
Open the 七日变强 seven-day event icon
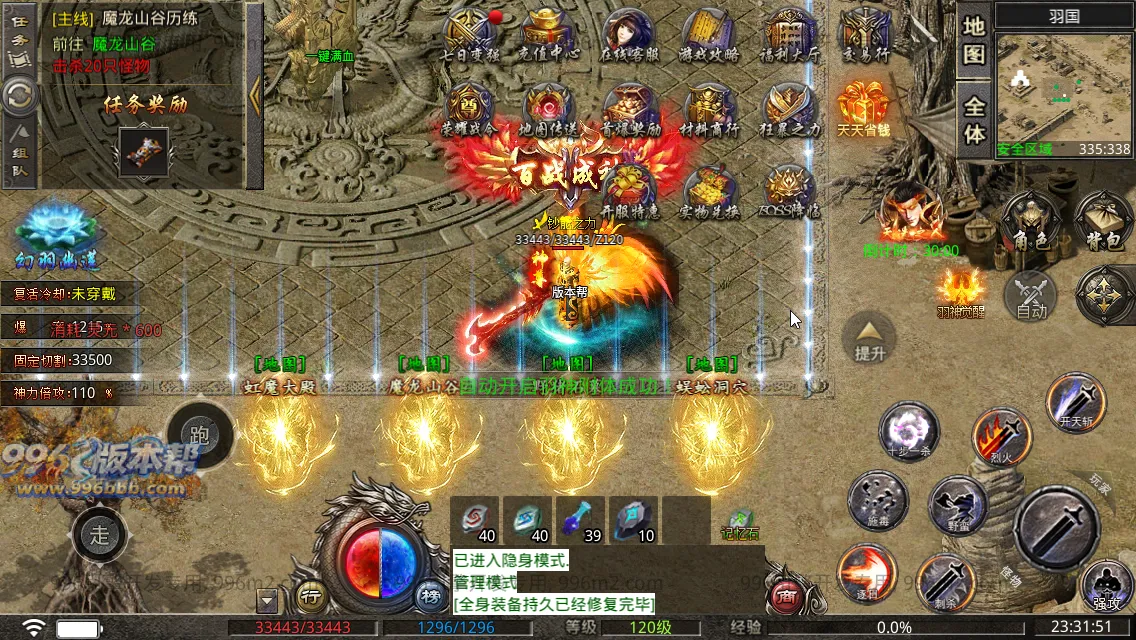470,33
